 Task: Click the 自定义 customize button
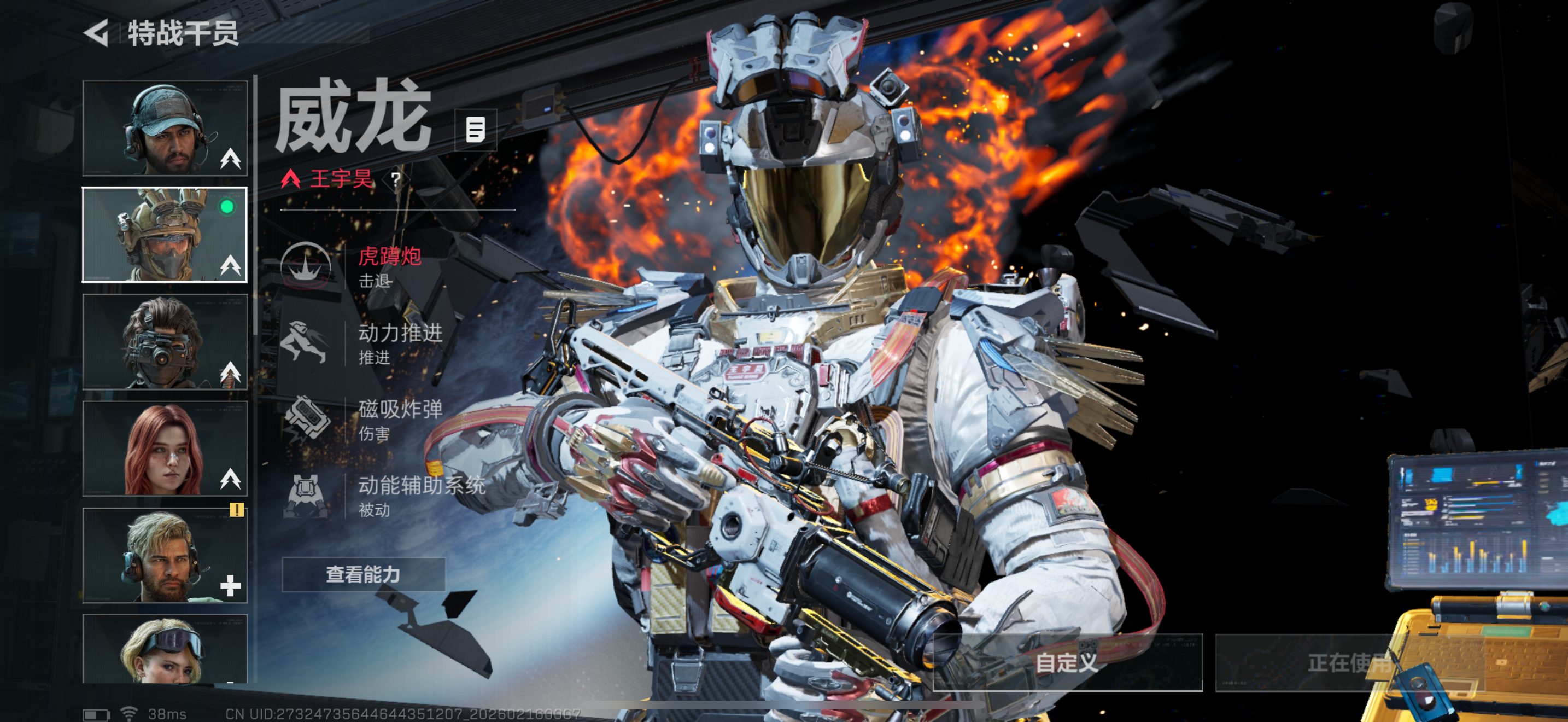click(1067, 662)
